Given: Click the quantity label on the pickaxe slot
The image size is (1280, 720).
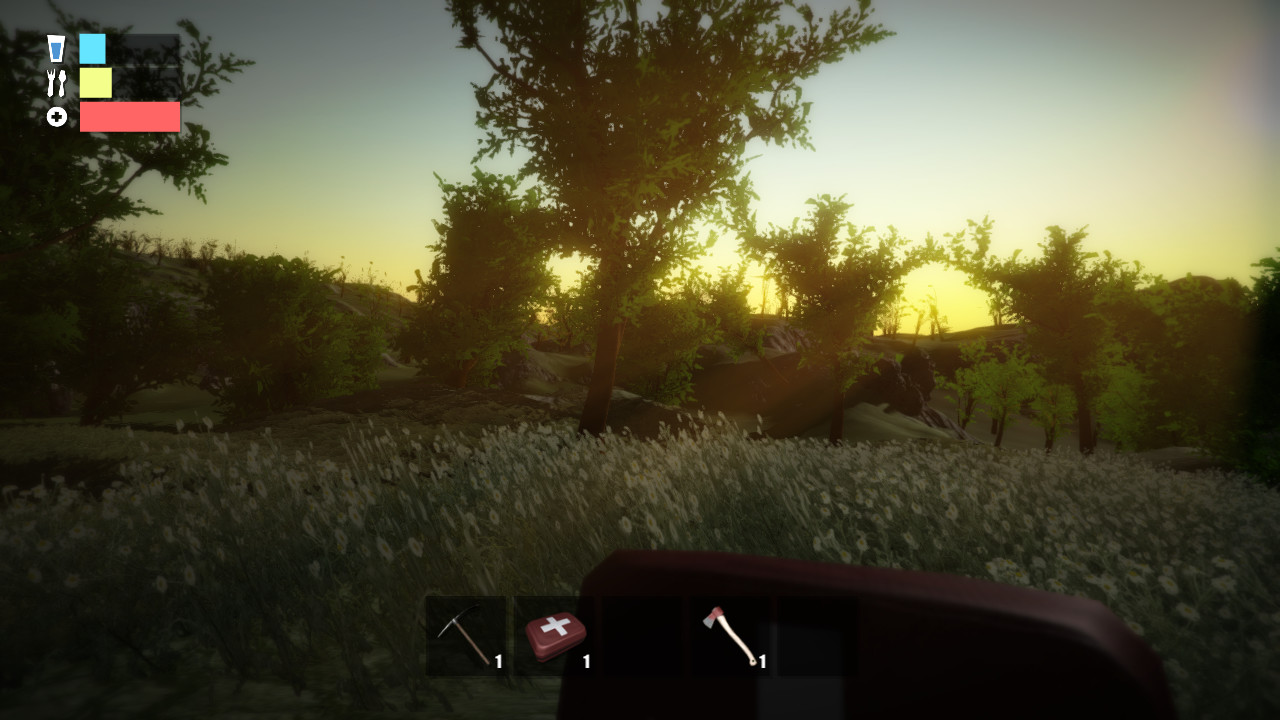Looking at the screenshot, I should pyautogui.click(x=497, y=661).
